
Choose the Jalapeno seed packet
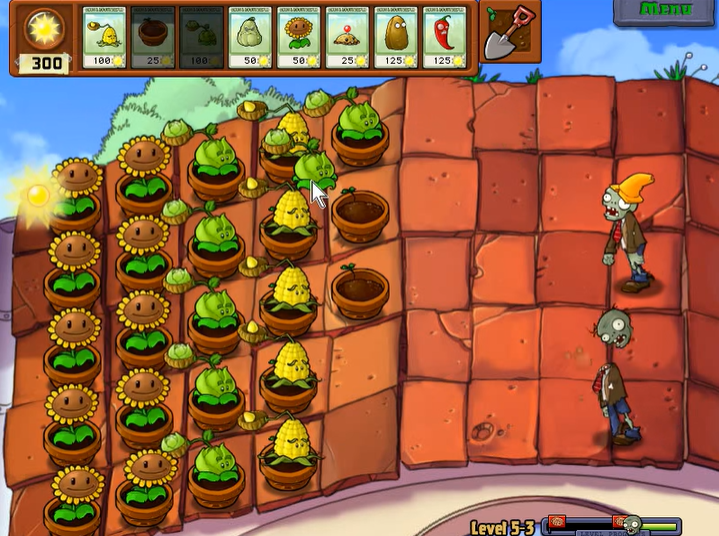pyautogui.click(x=445, y=40)
